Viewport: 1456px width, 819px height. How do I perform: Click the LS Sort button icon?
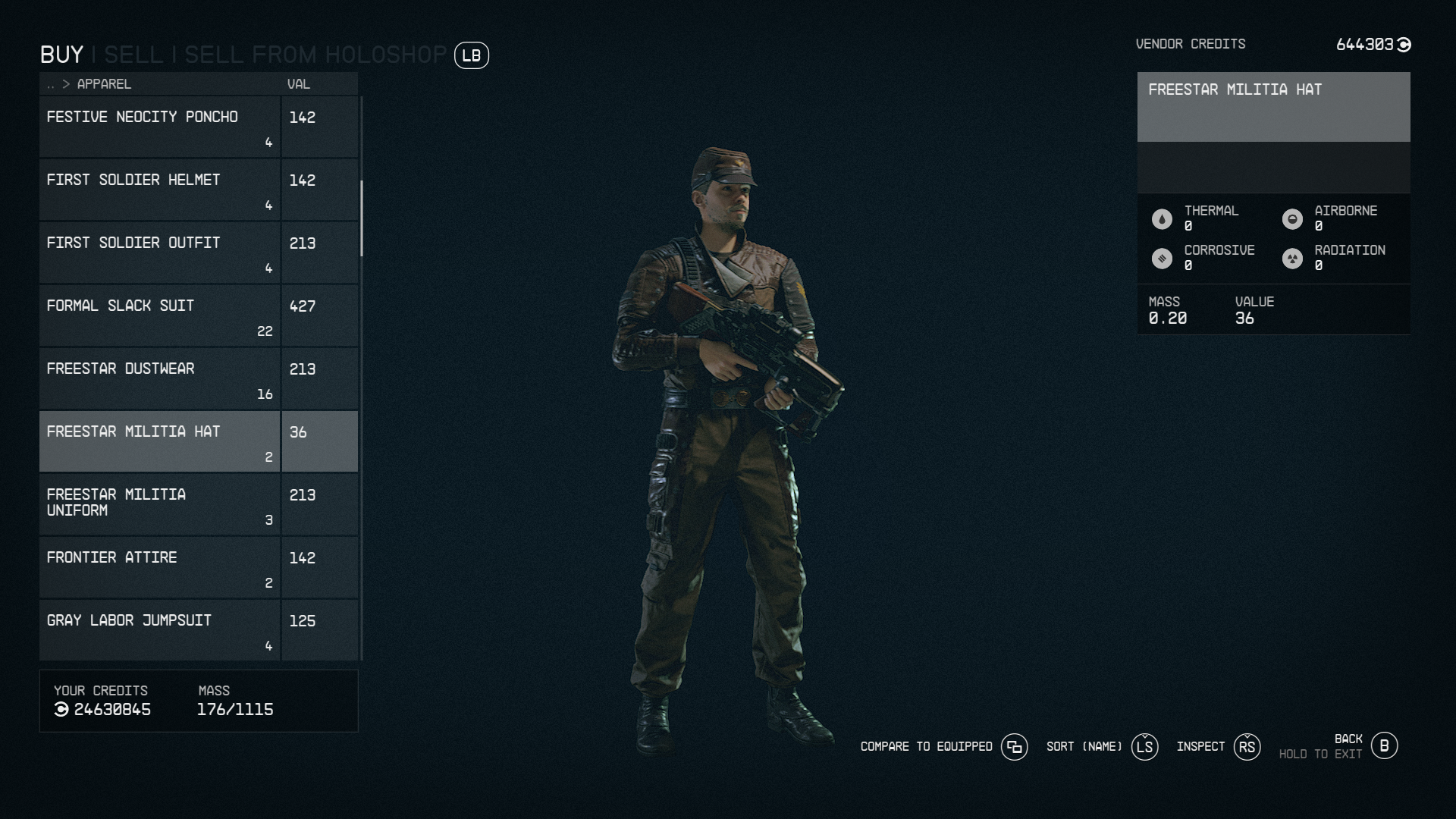[1144, 747]
